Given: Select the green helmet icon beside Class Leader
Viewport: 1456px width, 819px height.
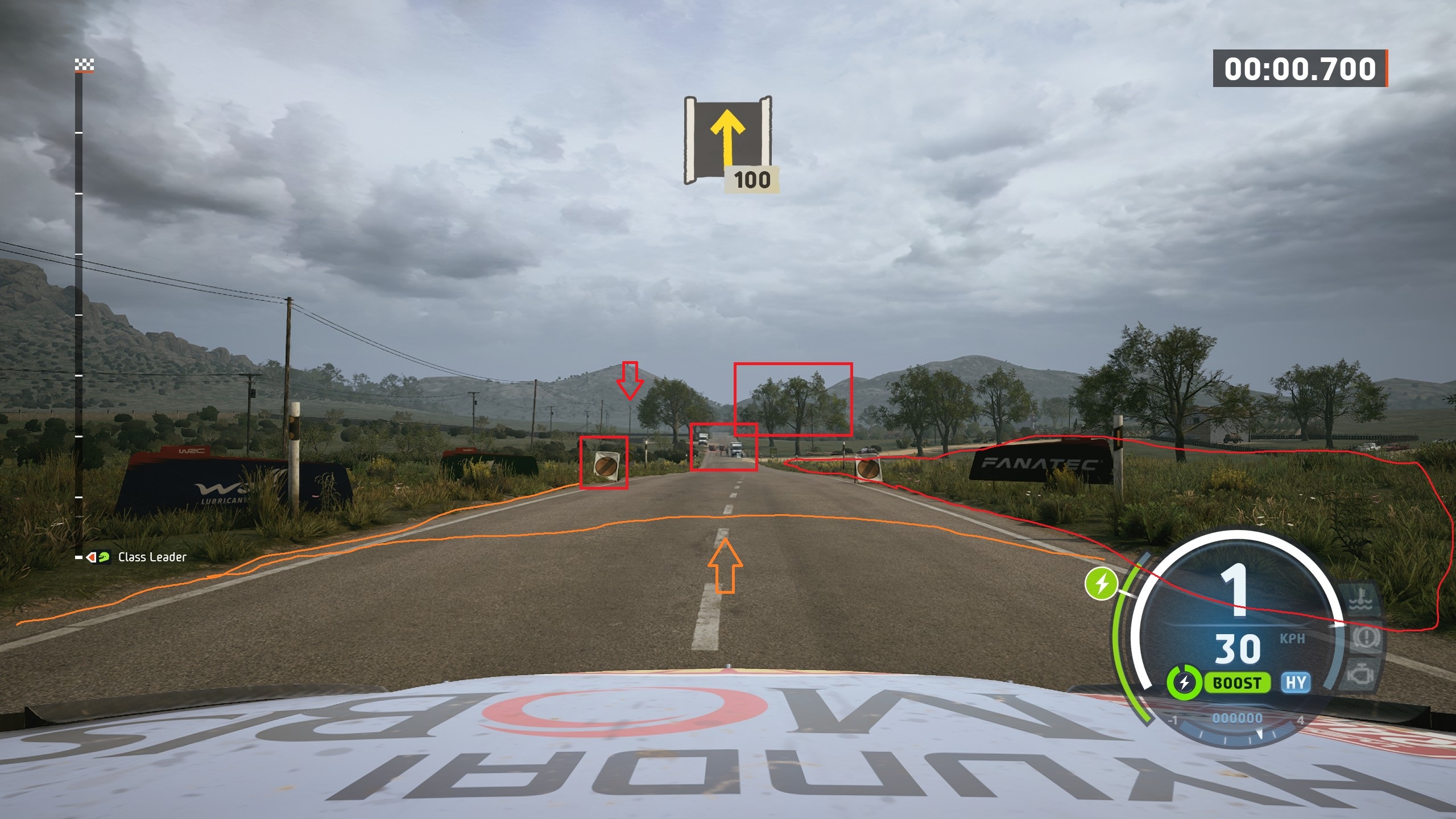Looking at the screenshot, I should (104, 559).
